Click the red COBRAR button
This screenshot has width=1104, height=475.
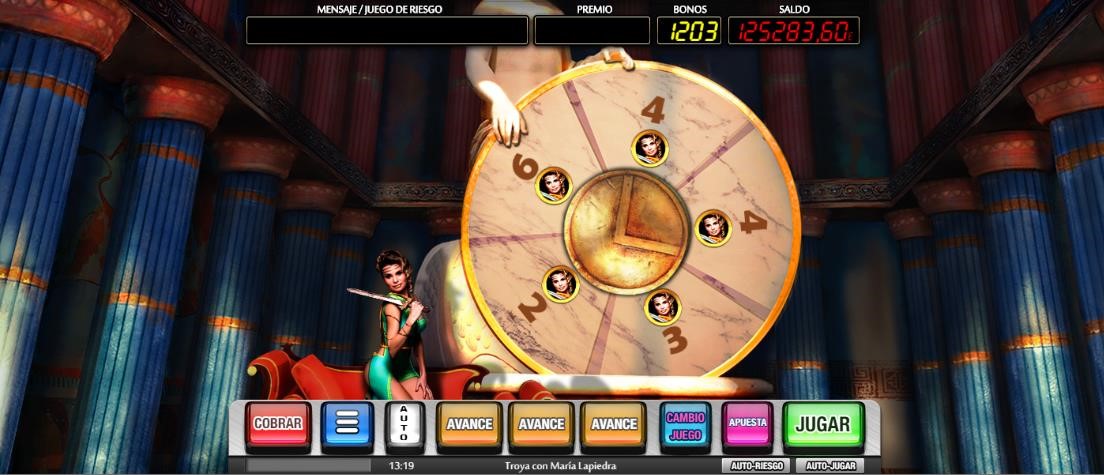tap(278, 424)
